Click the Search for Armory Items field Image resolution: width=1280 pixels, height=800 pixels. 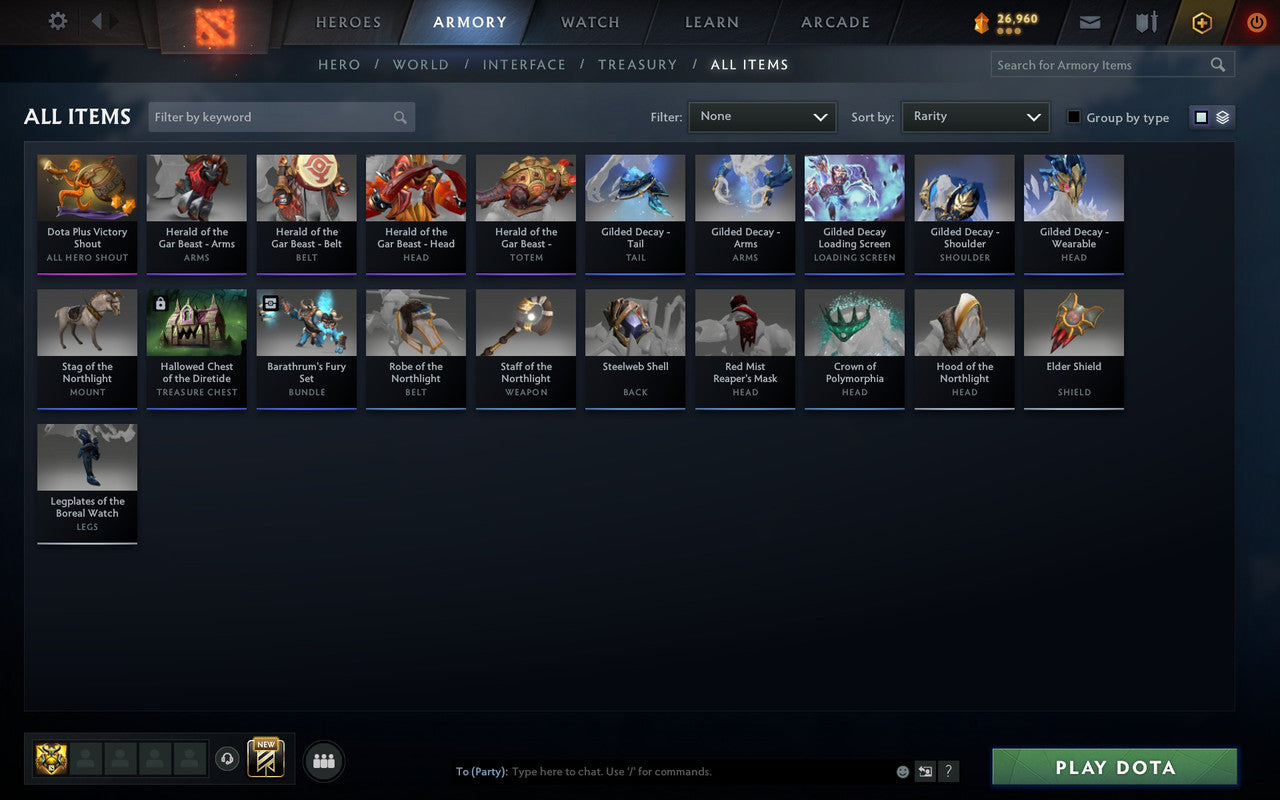(x=1100, y=64)
